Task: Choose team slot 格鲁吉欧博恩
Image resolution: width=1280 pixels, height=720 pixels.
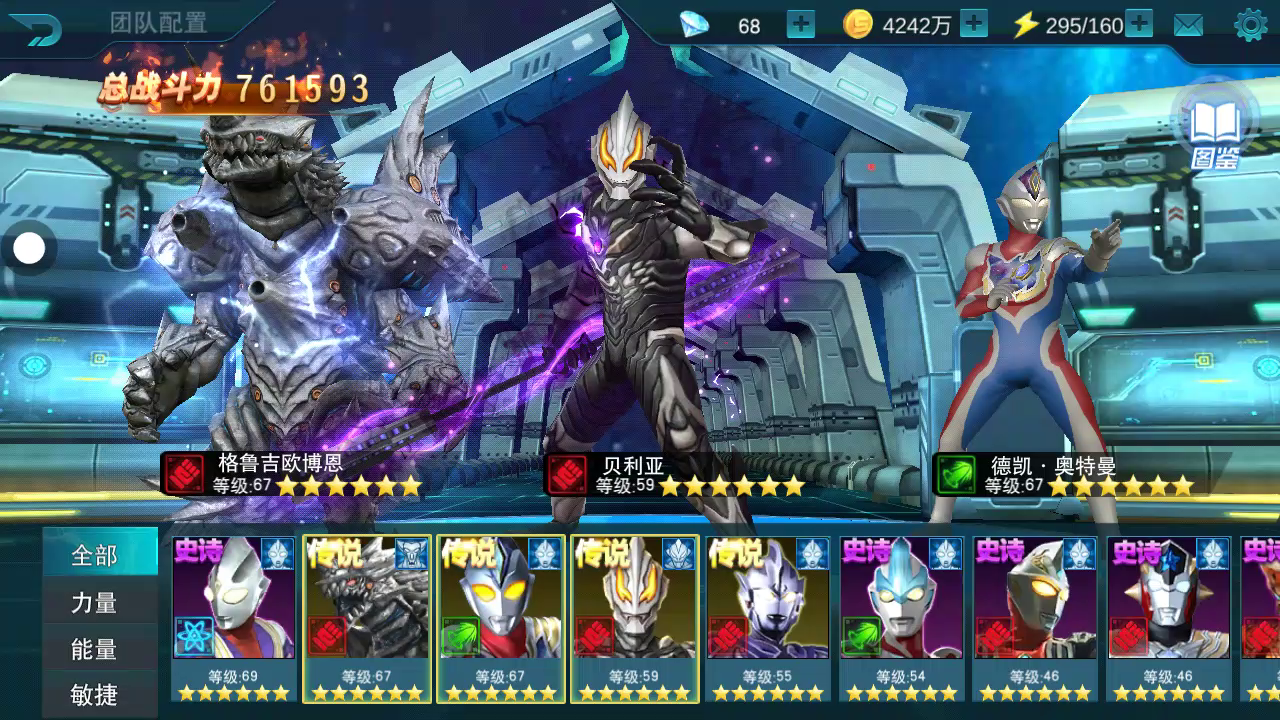Action: (300, 300)
